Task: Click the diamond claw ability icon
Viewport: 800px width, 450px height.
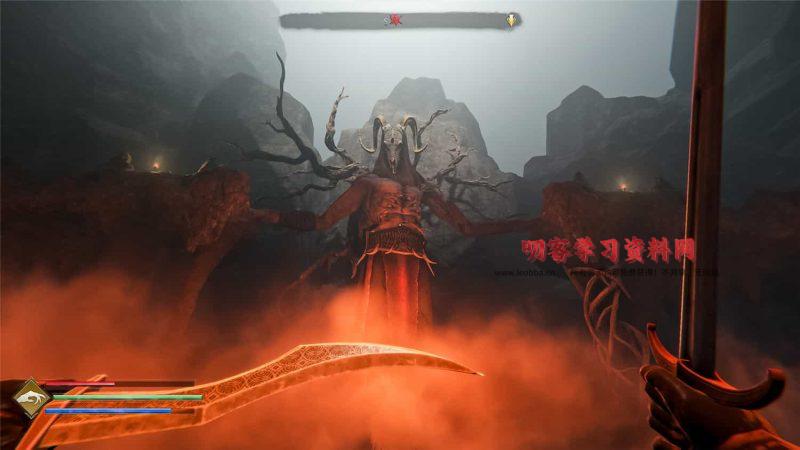Action: 31,399
